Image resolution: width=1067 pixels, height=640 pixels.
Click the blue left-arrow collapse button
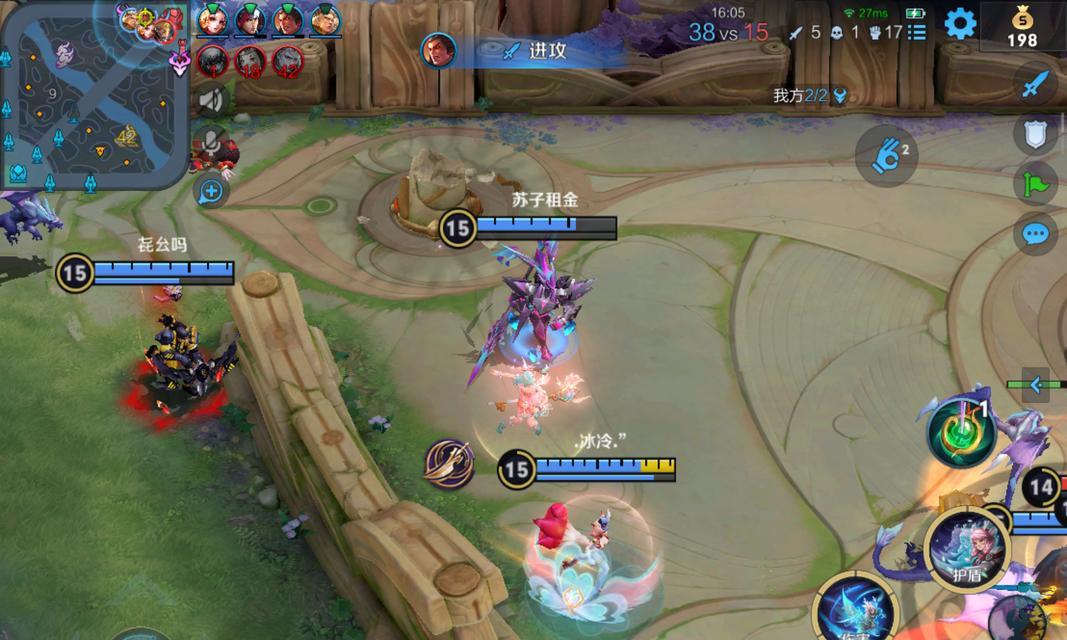1036,384
